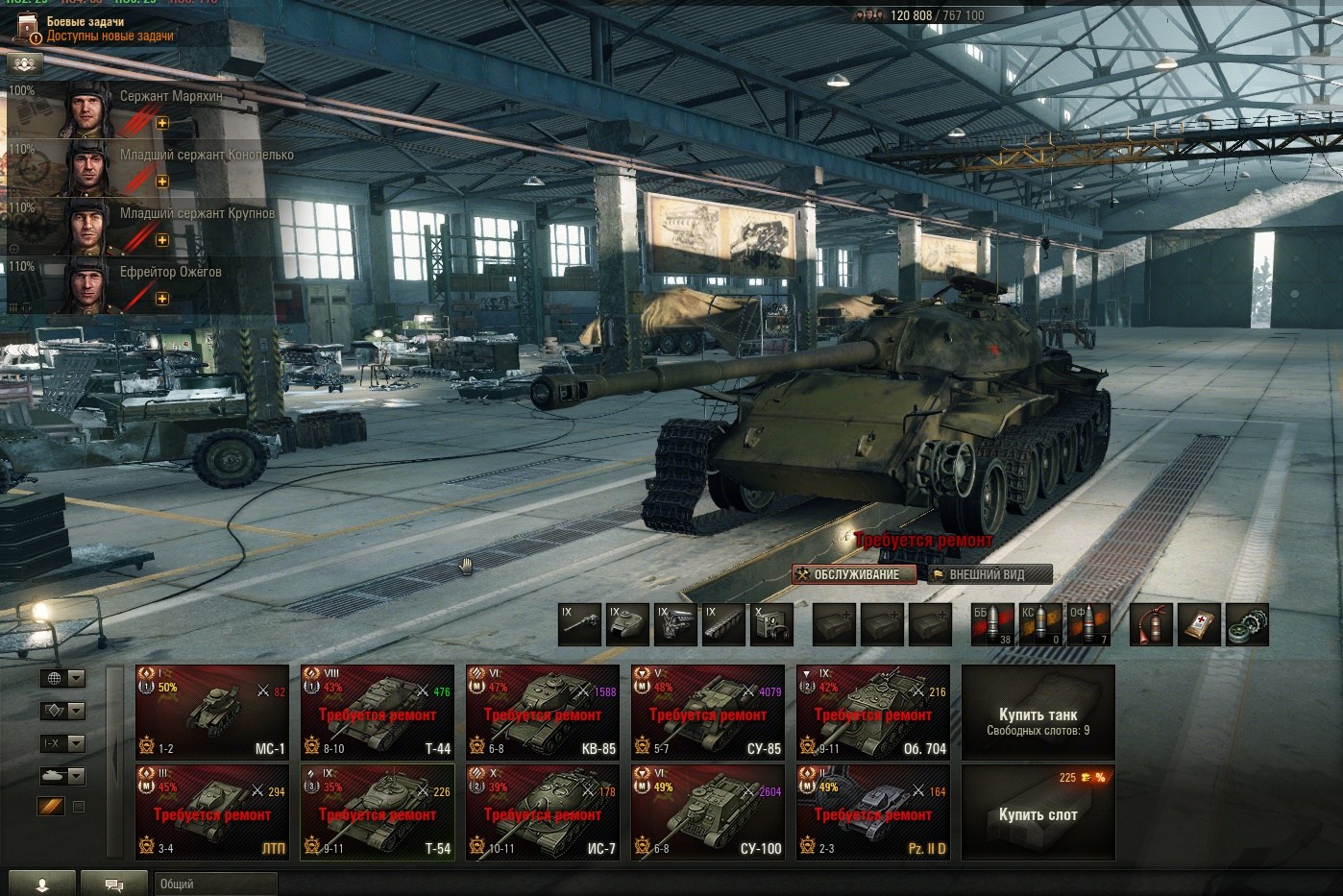The height and width of the screenshot is (896, 1343).
Task: Open the nation filter globe dropdown
Action: point(62,678)
